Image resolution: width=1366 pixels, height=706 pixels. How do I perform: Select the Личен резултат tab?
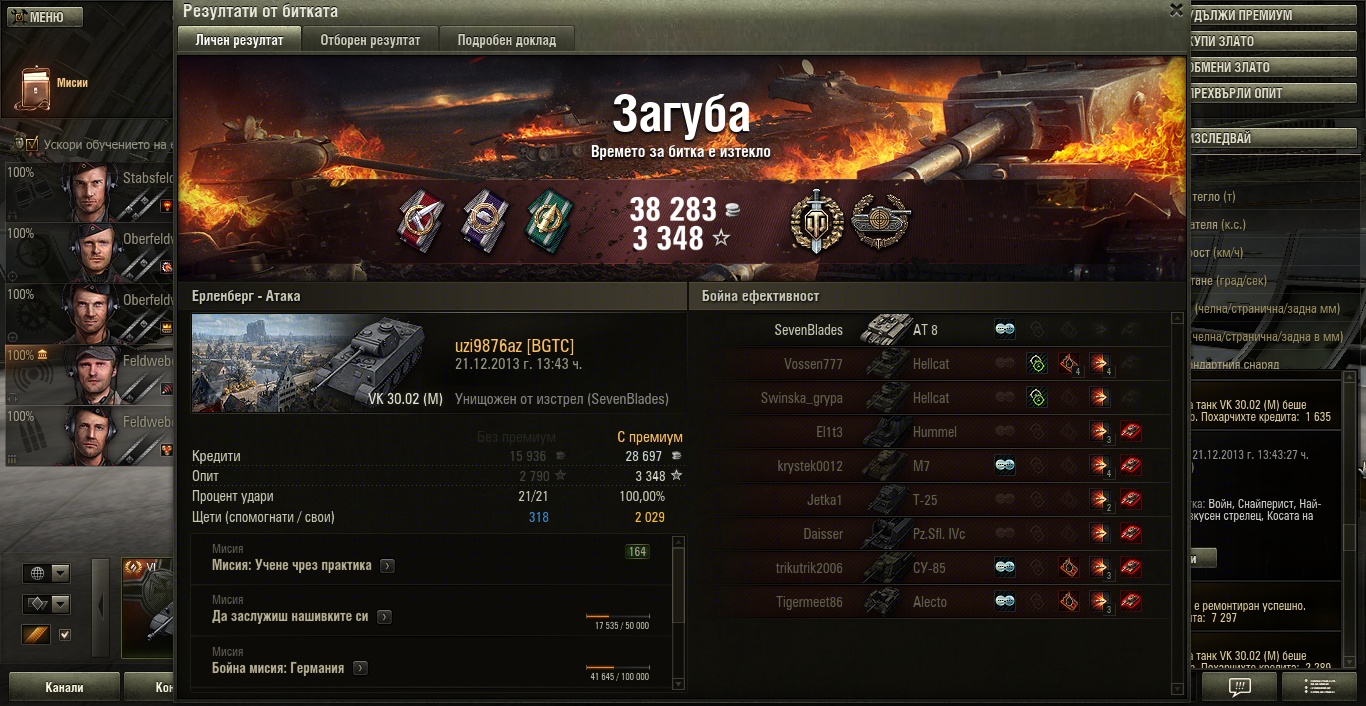[239, 40]
